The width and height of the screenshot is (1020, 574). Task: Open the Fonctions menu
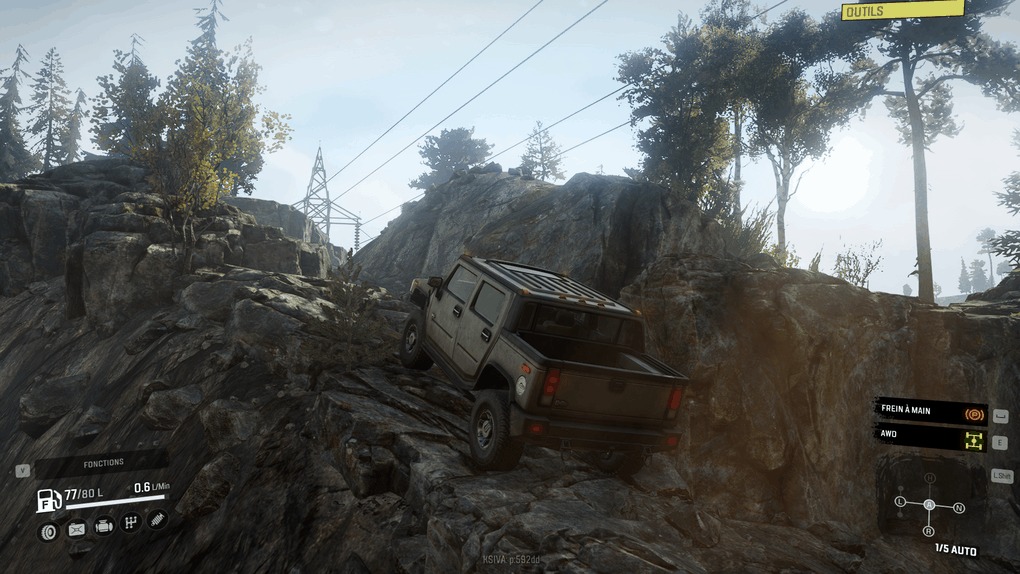pos(103,463)
